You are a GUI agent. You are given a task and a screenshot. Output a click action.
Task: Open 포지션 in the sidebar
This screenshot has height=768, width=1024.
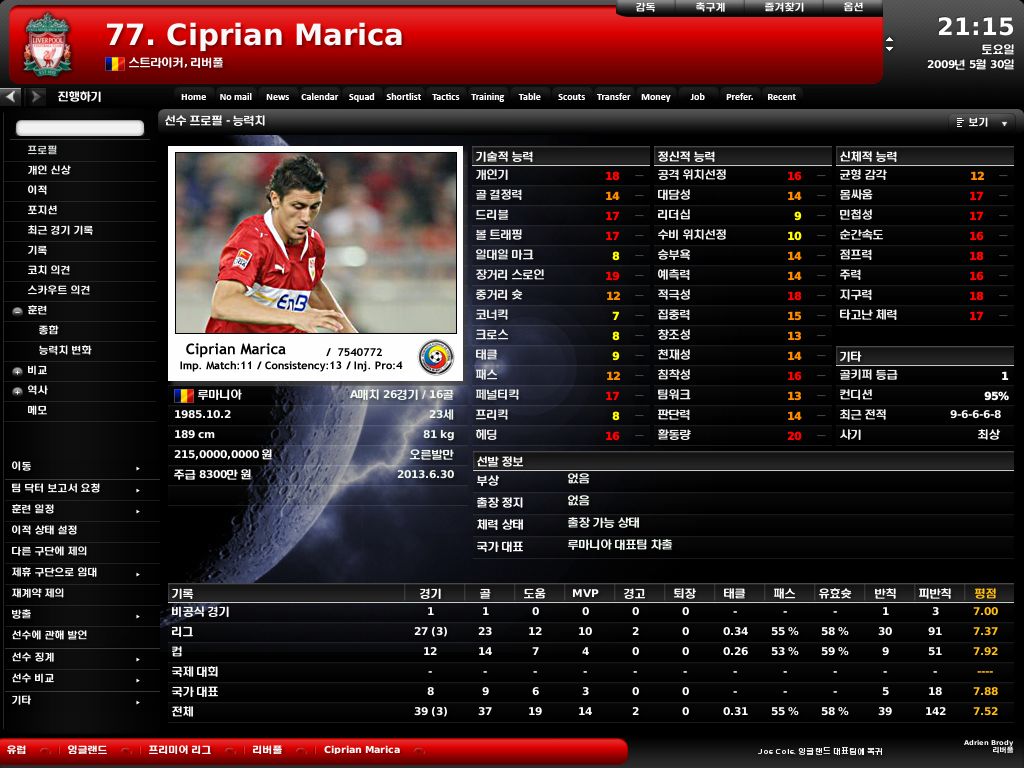pyautogui.click(x=43, y=210)
